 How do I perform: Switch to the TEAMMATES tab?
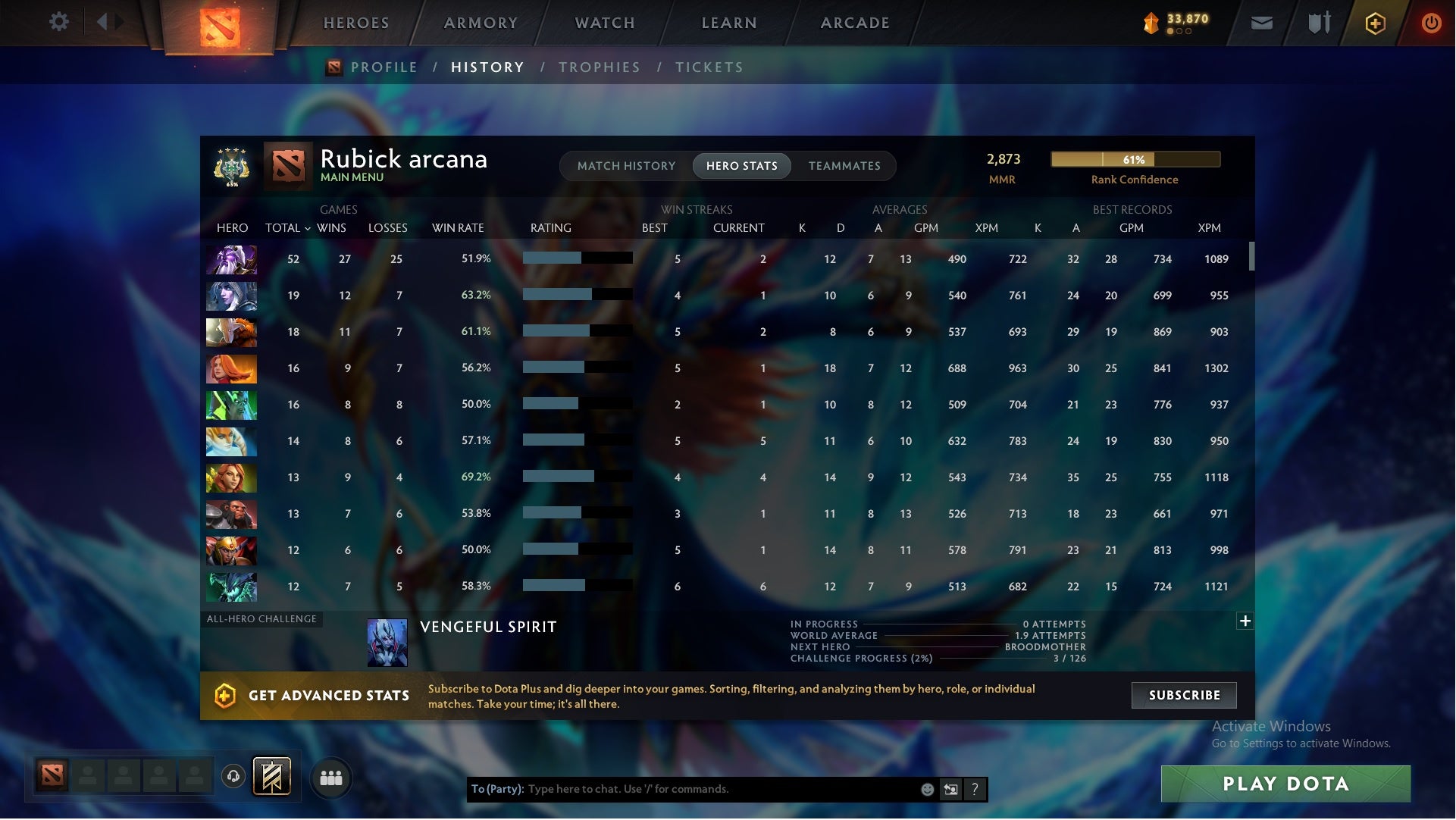844,165
